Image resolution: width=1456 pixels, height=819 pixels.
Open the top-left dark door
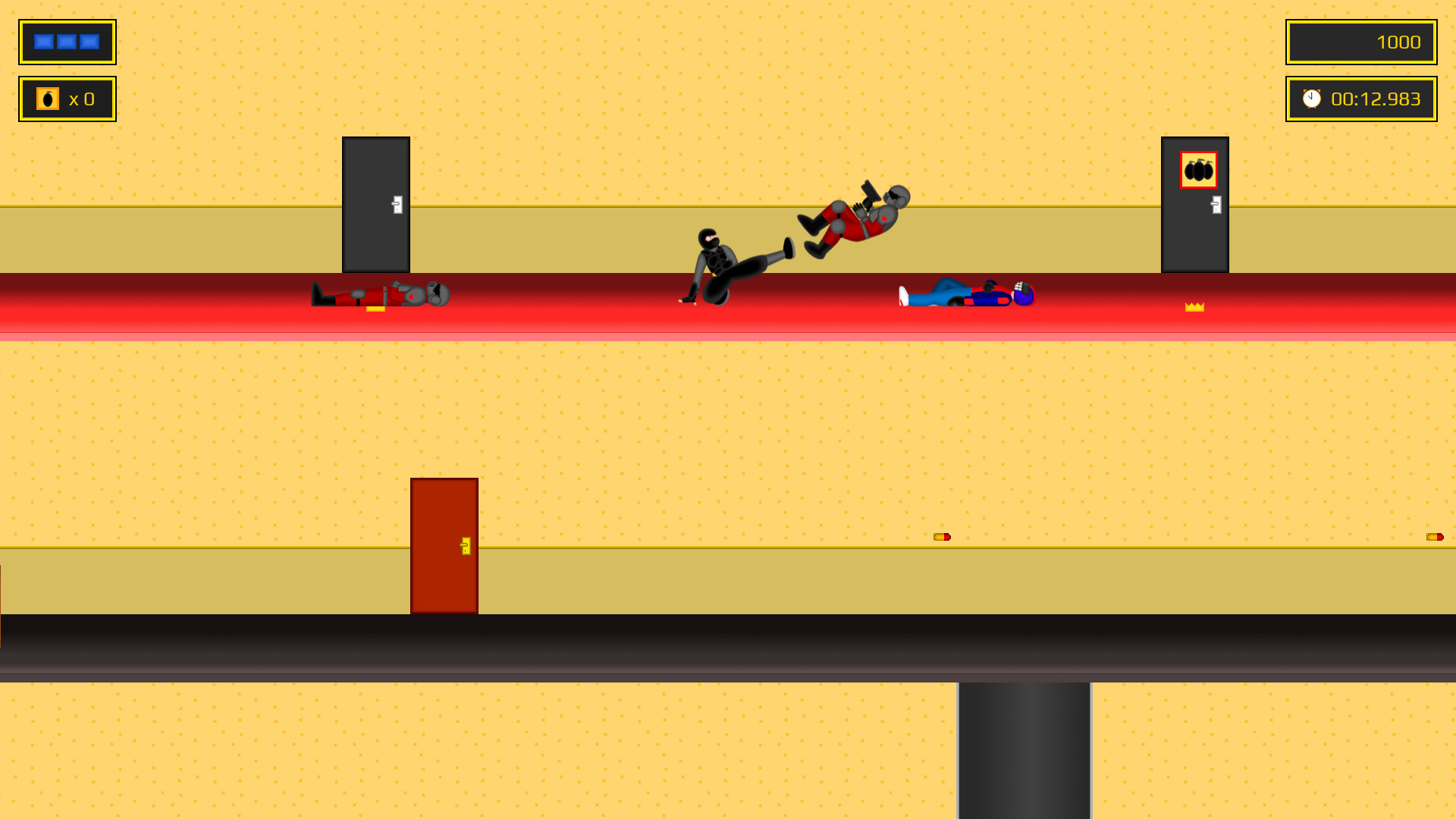click(x=375, y=205)
